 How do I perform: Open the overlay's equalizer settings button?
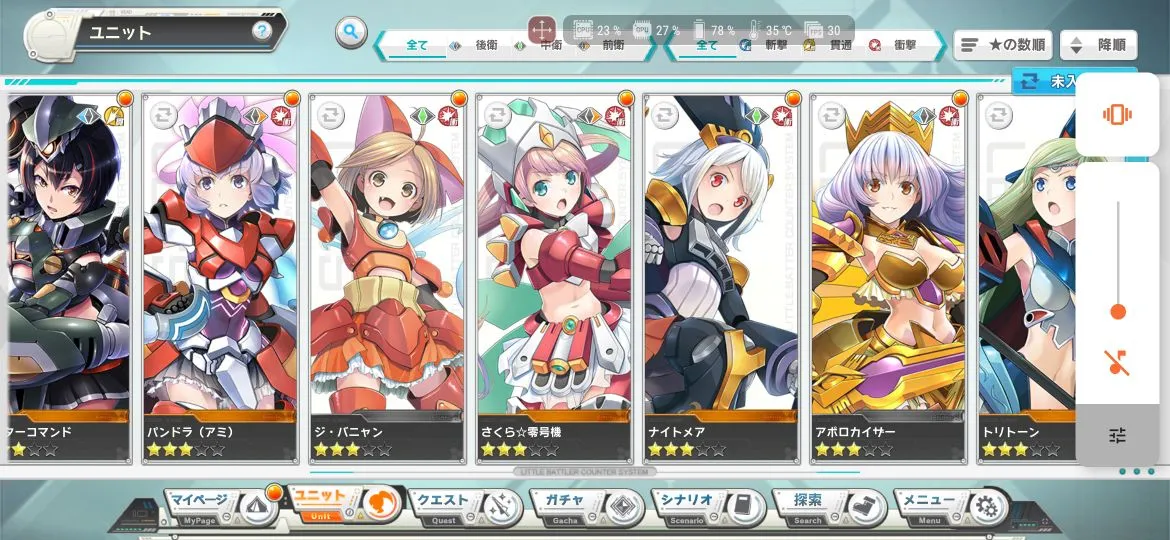[1117, 435]
